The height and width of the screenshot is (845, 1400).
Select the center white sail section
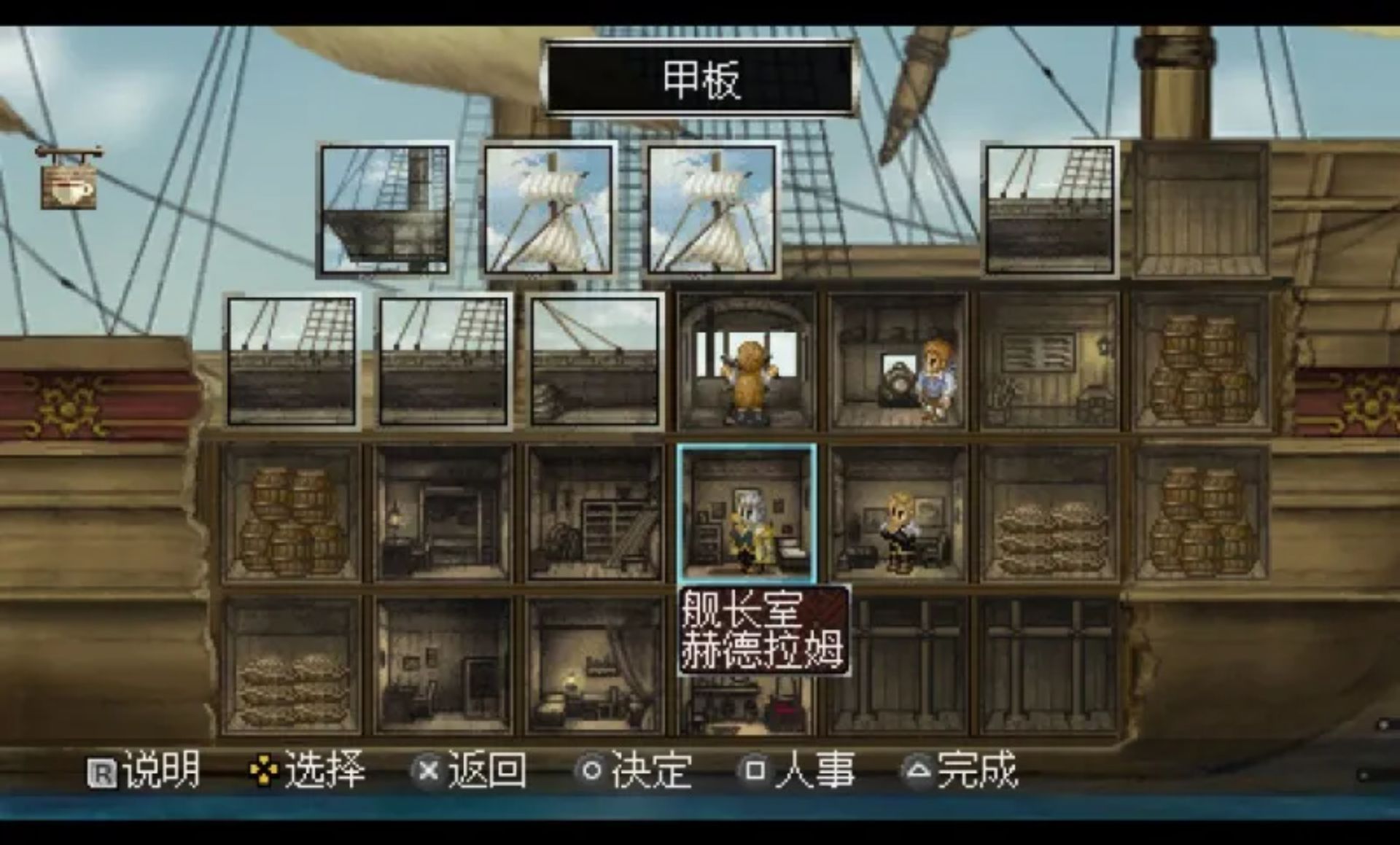(x=711, y=211)
